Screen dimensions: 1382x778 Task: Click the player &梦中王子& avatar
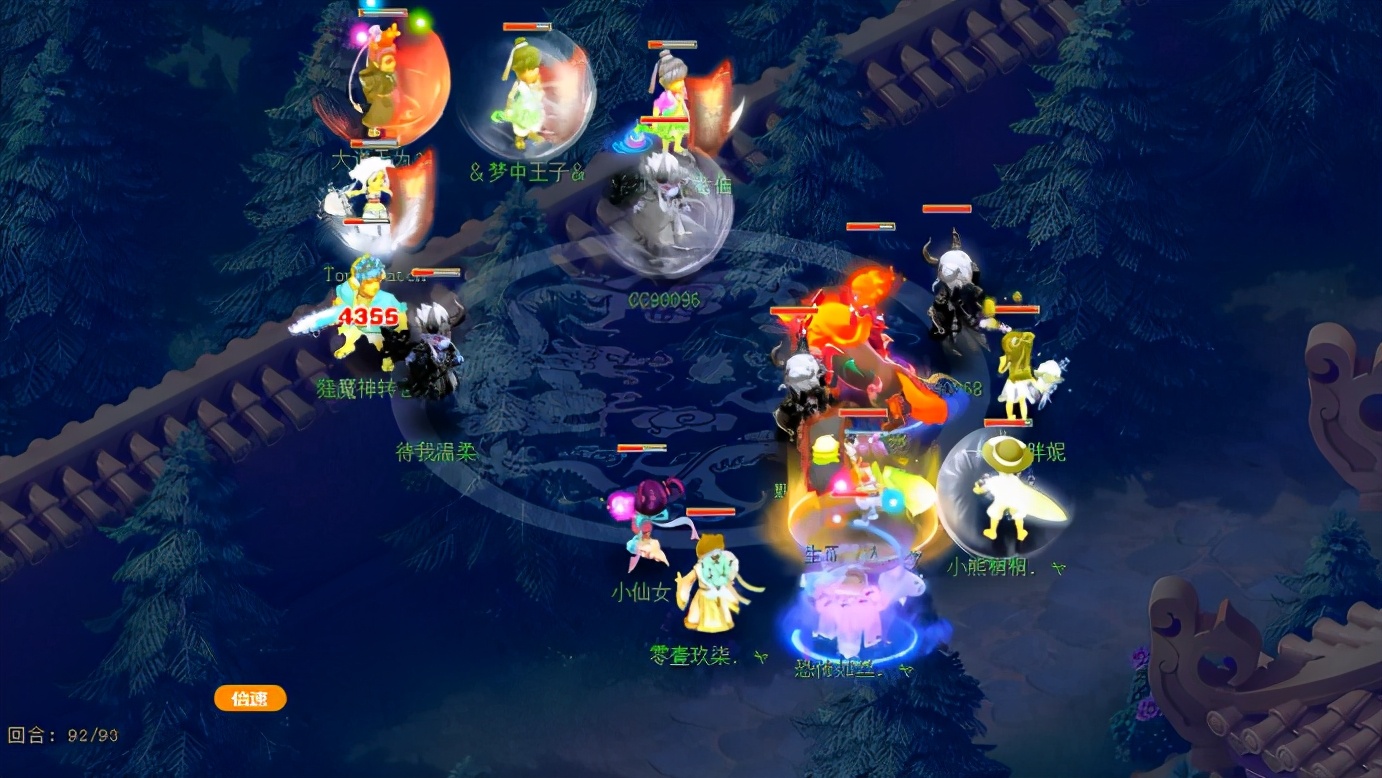pos(525,95)
